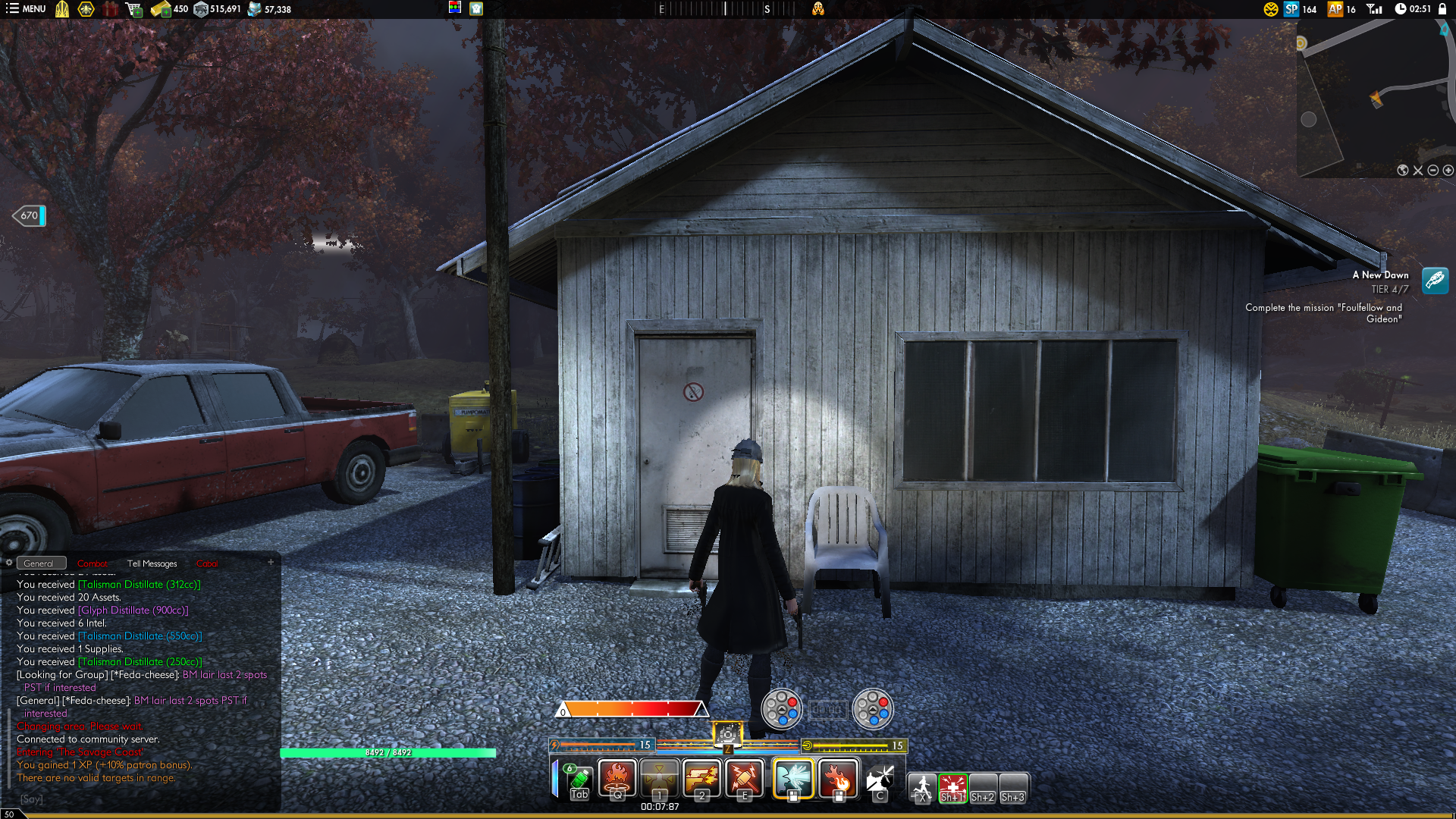Switch to the Combat chat tab

pos(93,563)
